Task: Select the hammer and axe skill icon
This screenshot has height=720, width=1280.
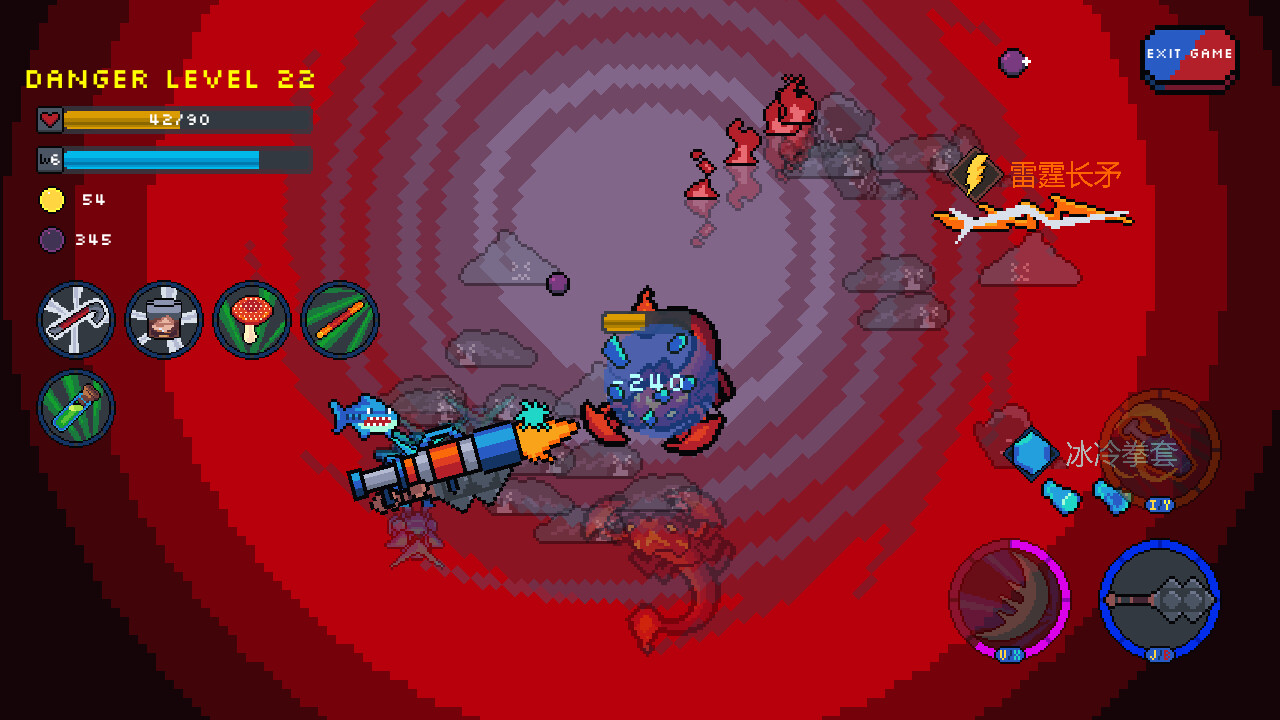Action: (76, 320)
